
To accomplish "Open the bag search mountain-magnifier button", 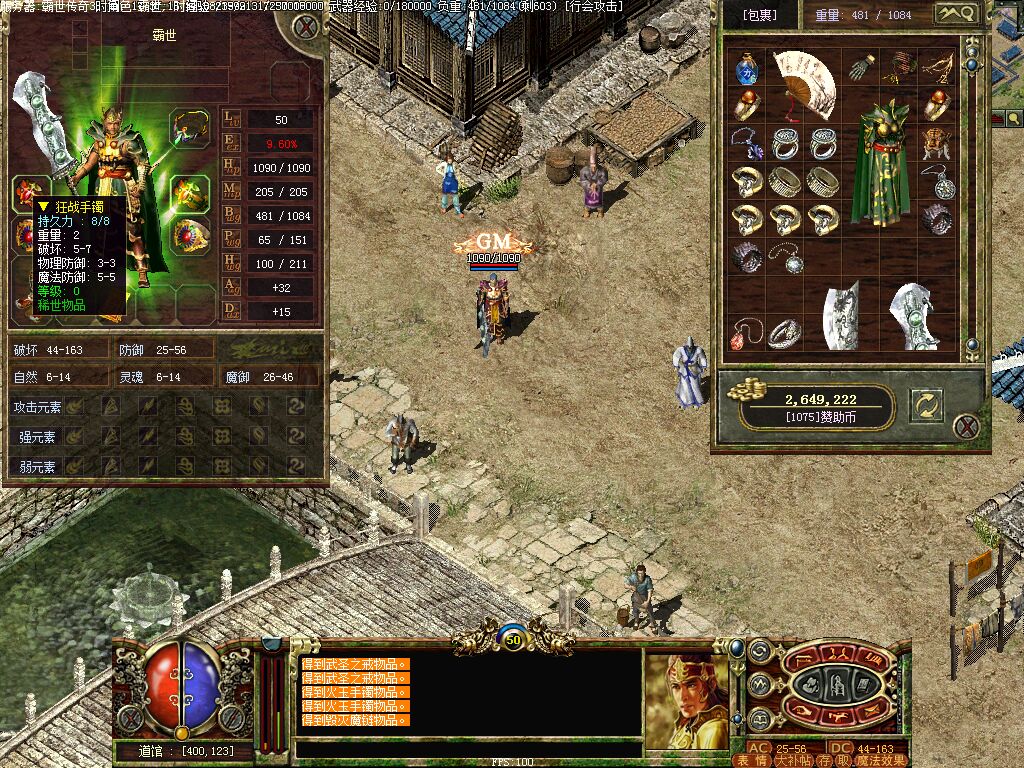I will (x=954, y=14).
